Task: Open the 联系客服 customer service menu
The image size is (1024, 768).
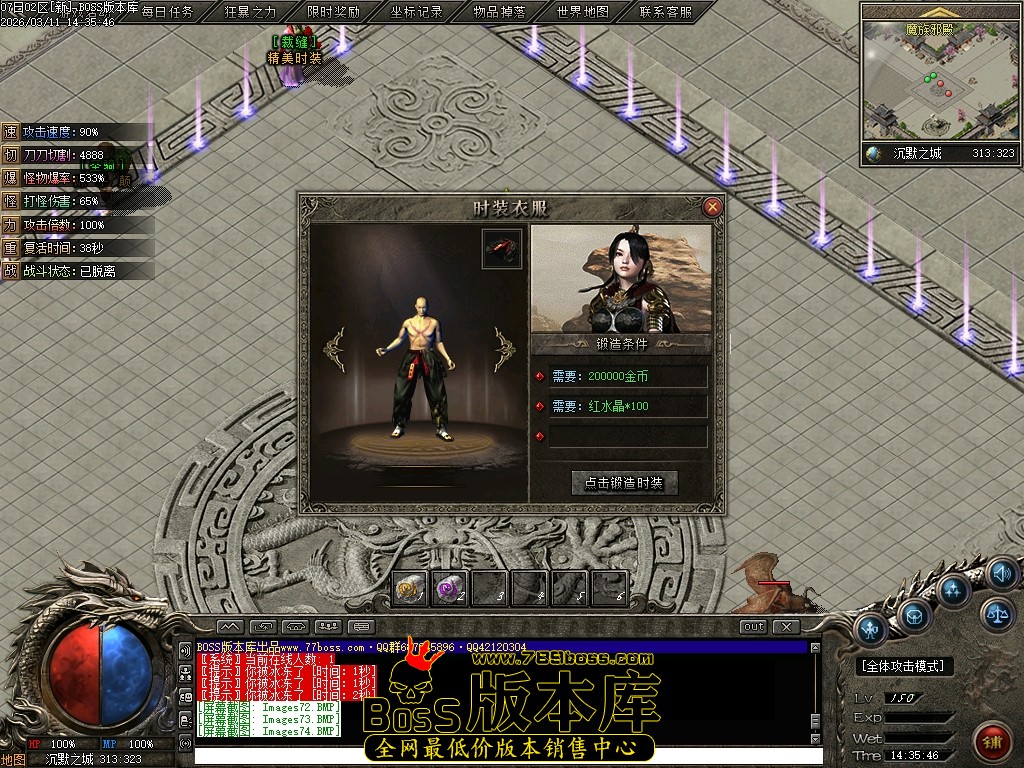Action: click(665, 12)
